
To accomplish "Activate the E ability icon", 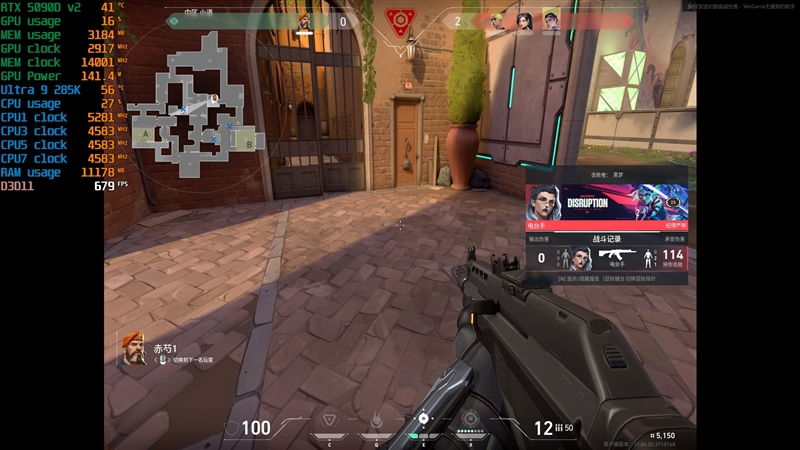I will tap(423, 420).
